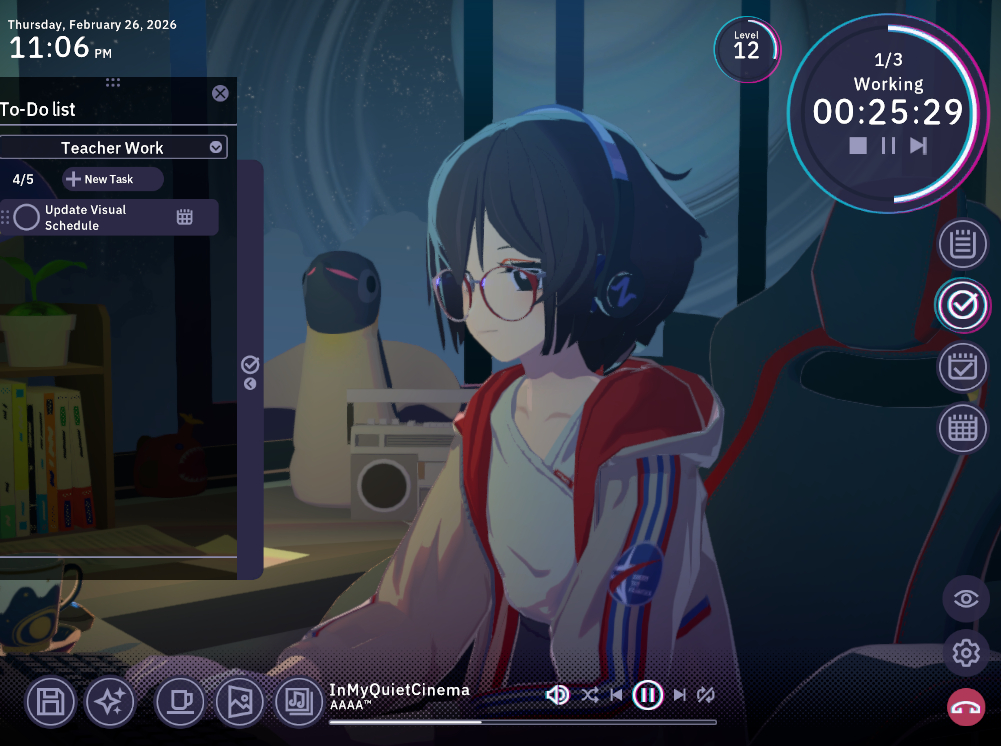Open the notepad from the side icons
1001x746 pixels.
click(962, 244)
